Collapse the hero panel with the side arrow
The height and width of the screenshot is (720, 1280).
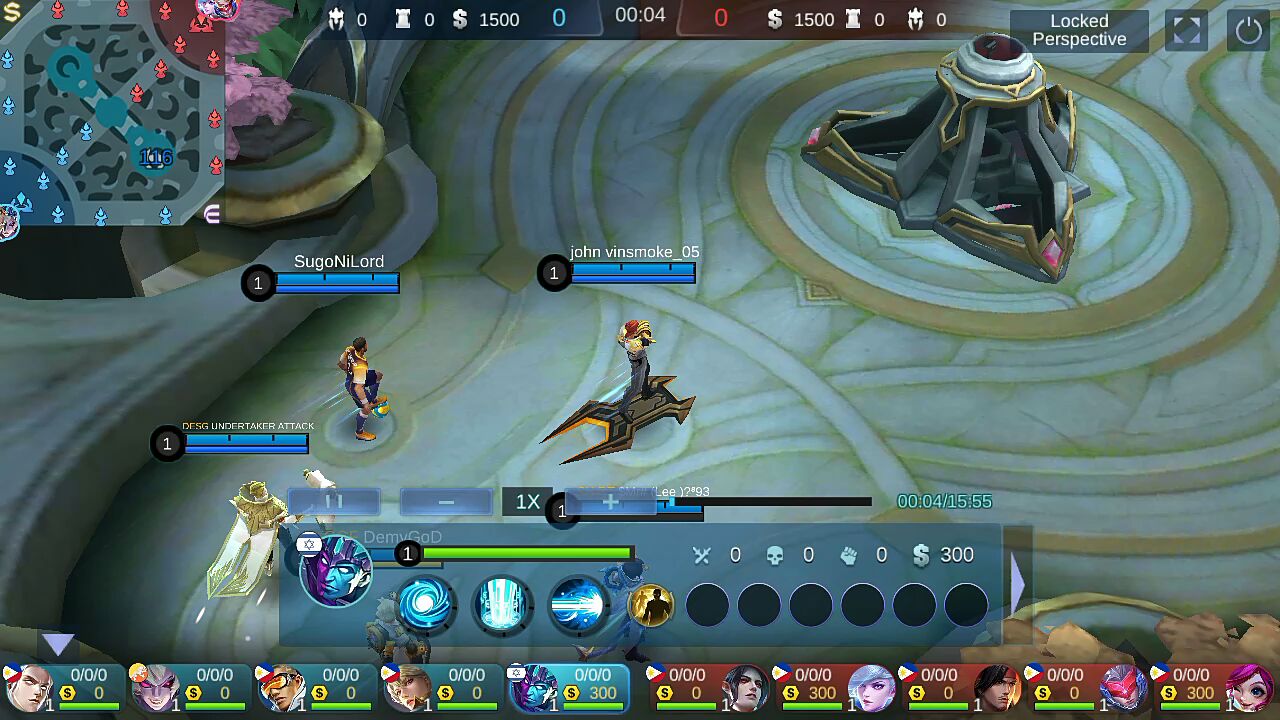pos(1017,582)
